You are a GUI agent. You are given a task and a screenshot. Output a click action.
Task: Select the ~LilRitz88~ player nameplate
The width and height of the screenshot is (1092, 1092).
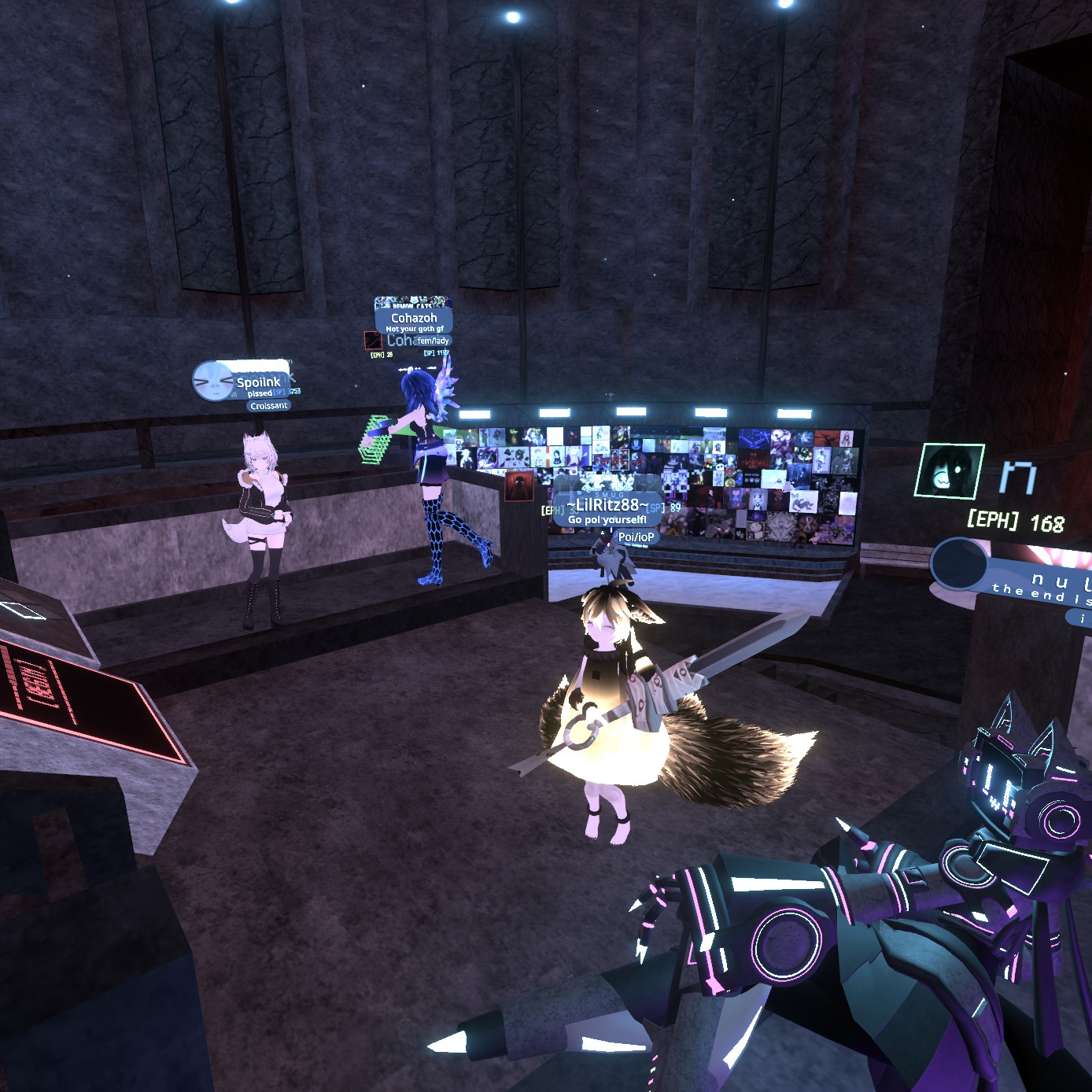tap(607, 505)
